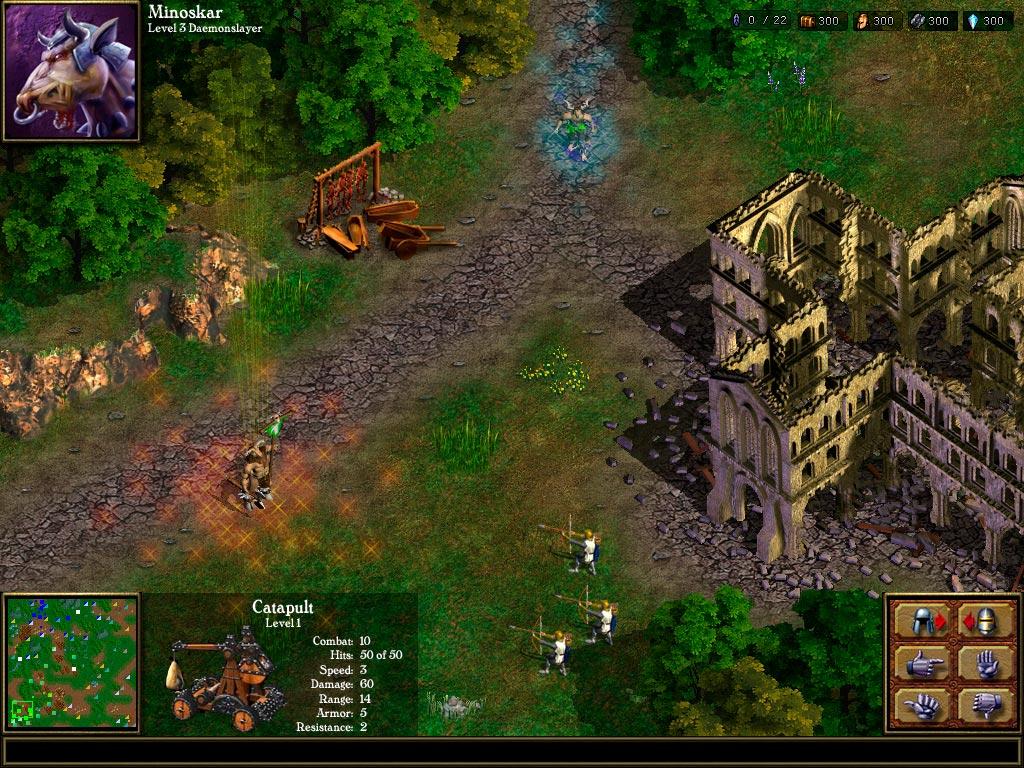
Task: Select the Minoskar hero portrait
Action: [x=71, y=71]
